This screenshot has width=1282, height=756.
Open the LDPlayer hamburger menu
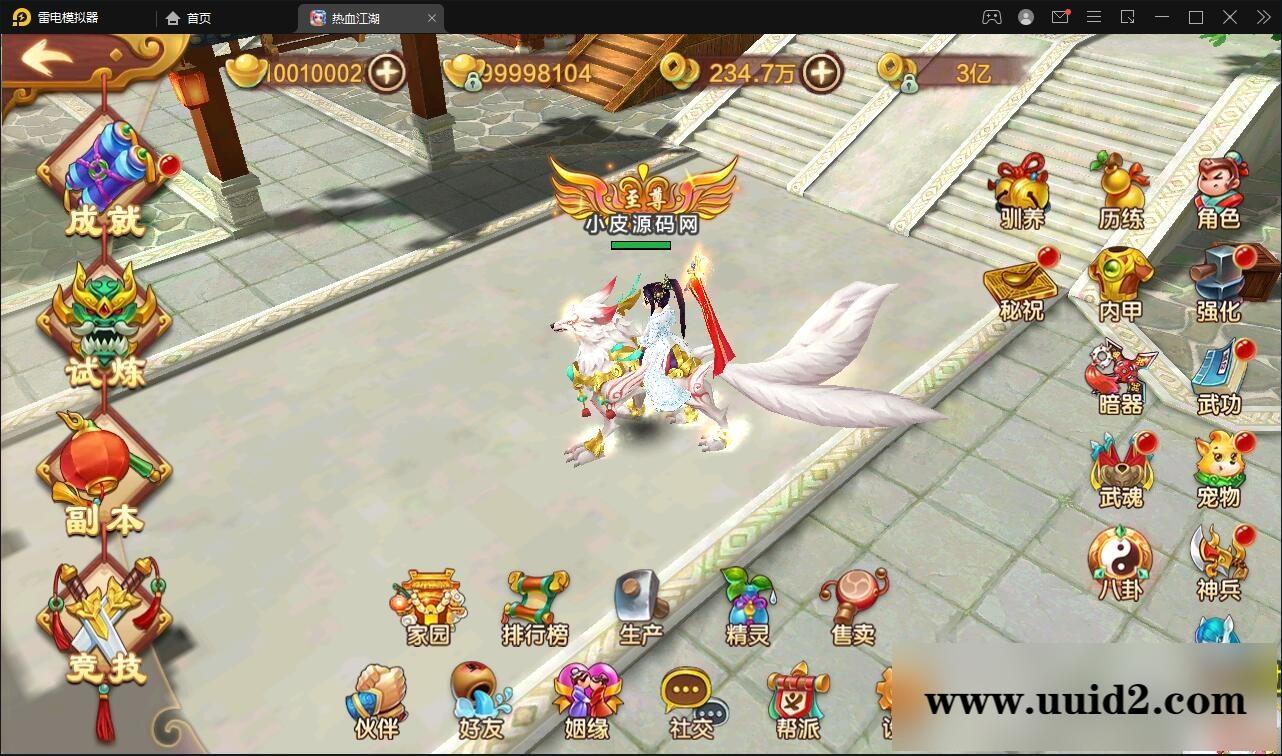(1094, 17)
